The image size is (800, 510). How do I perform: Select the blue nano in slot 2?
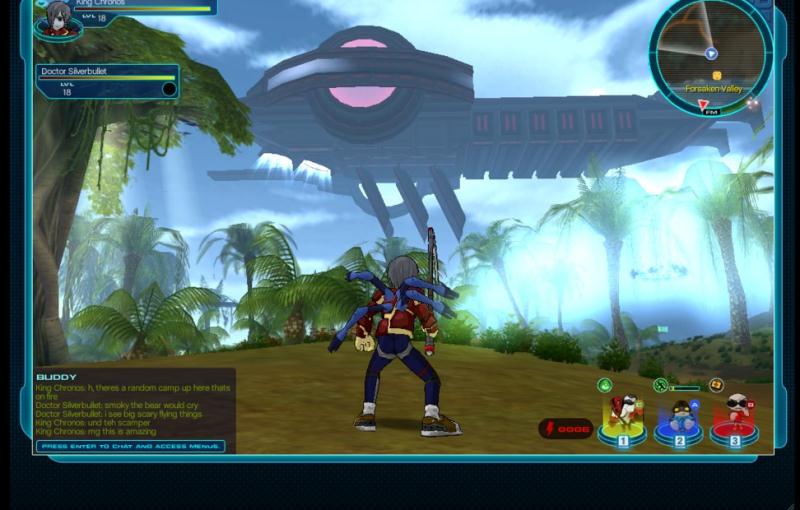coord(679,418)
